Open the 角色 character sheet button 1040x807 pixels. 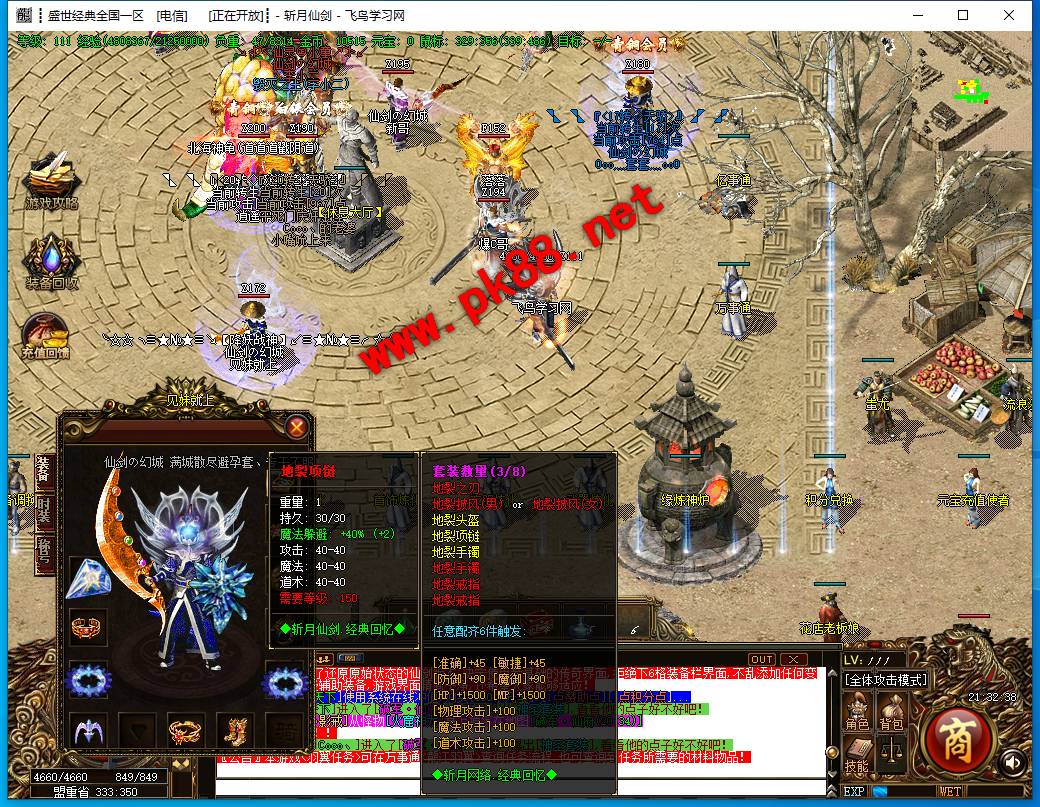coord(858,712)
